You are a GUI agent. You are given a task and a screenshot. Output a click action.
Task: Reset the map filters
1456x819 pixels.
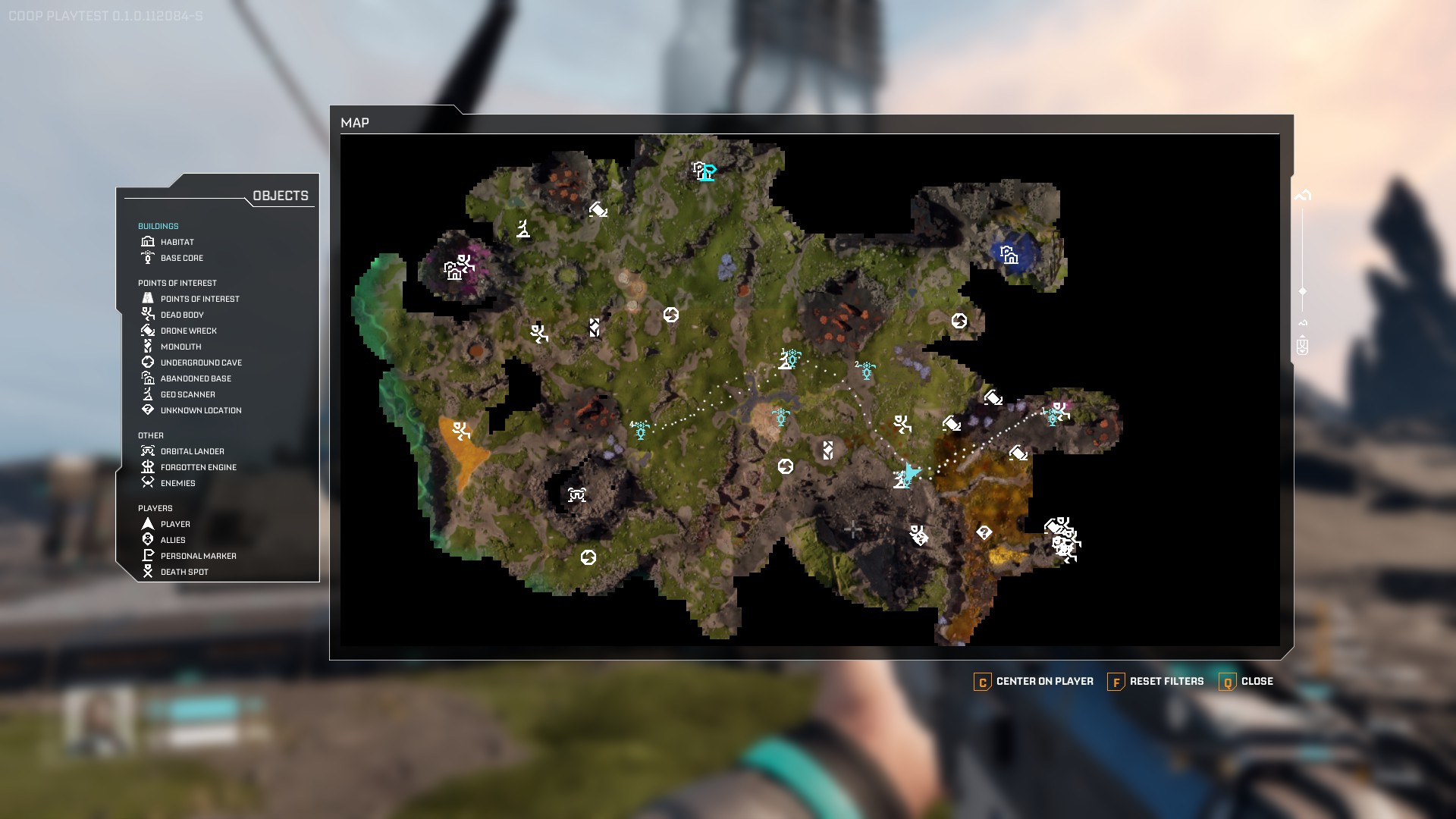click(1156, 681)
